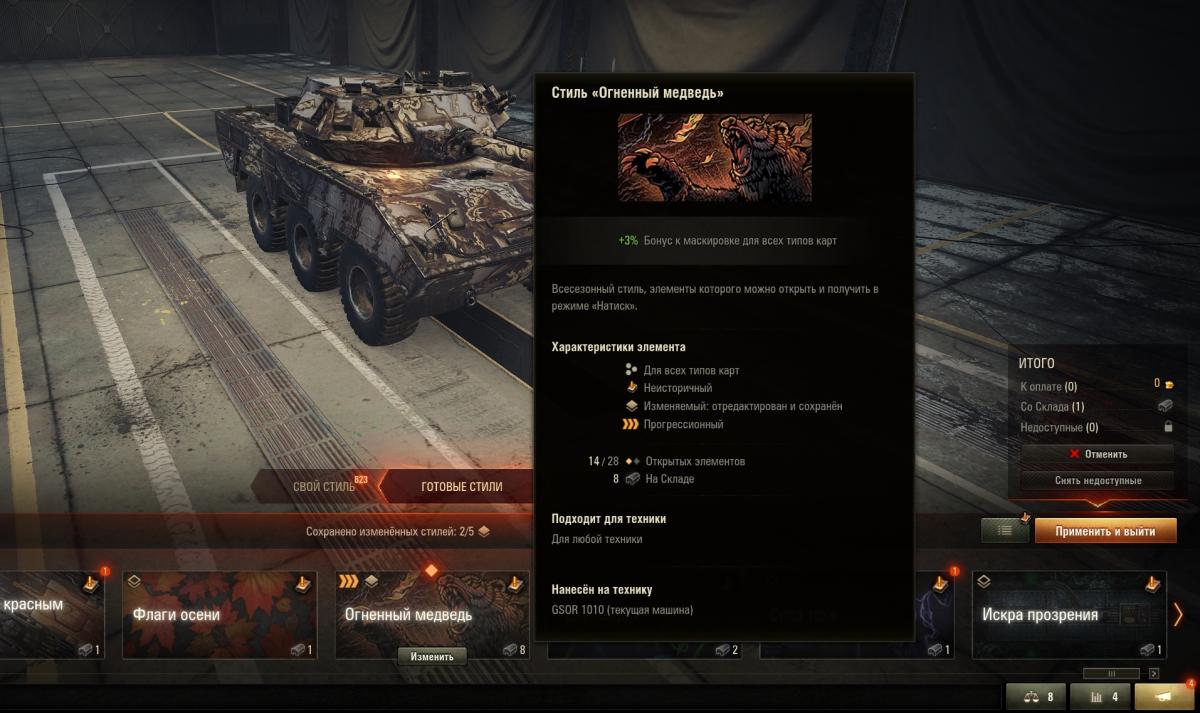Cancel changes with the Отменить button
Screen dimensions: 1200x713
1097,454
